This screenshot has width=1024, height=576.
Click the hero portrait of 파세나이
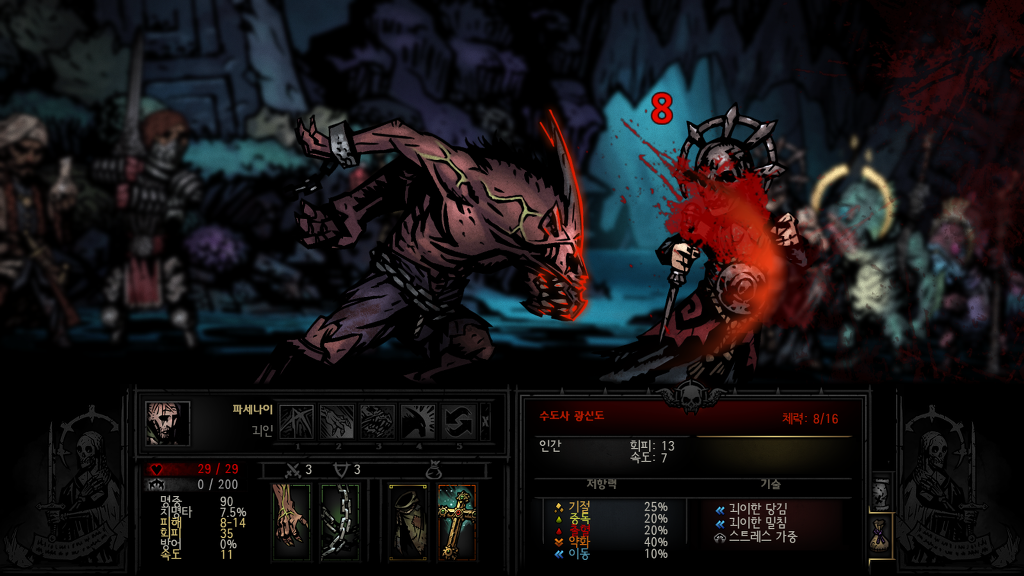[167, 423]
